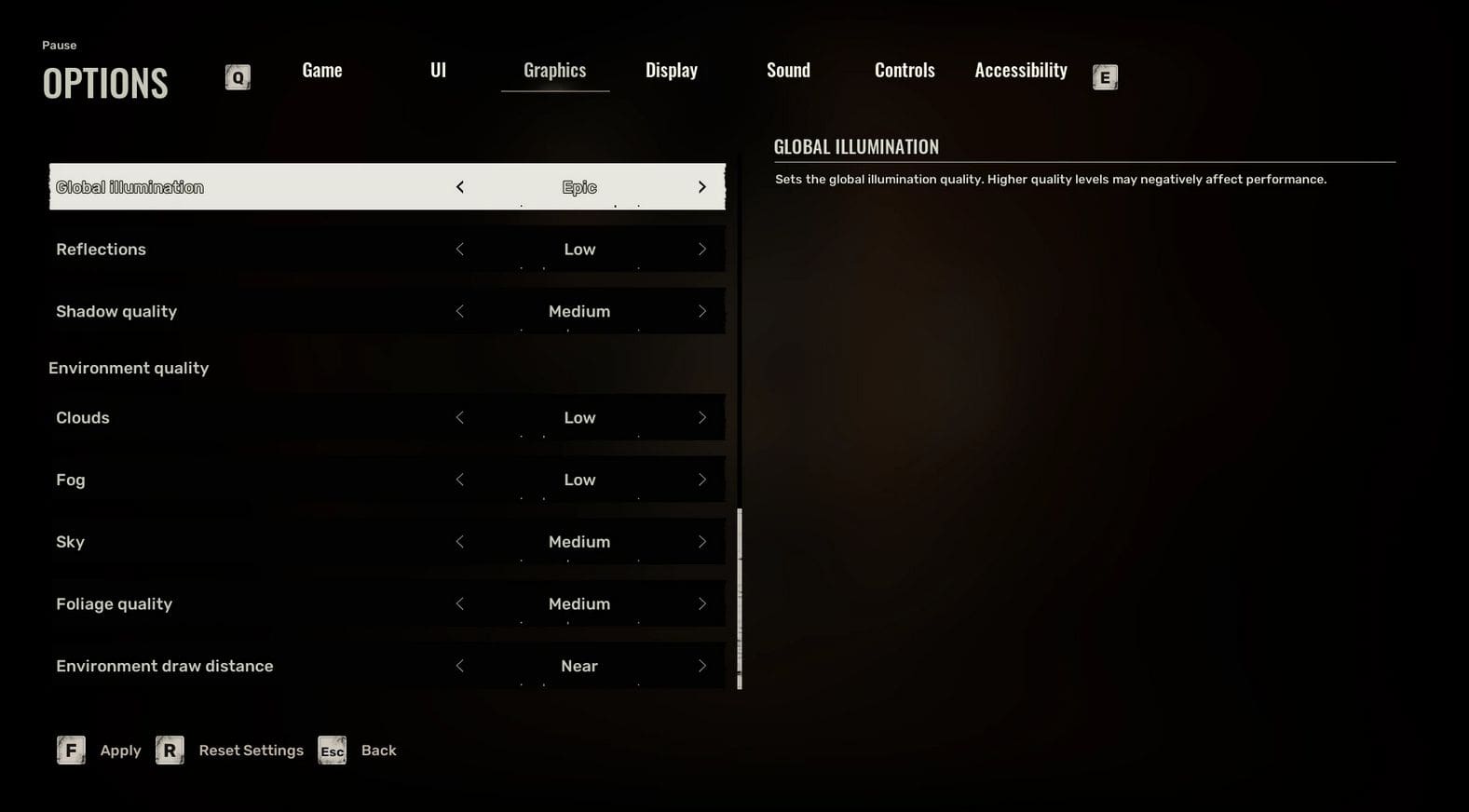Switch to Sound settings
The width and height of the screenshot is (1469, 812).
788,71
